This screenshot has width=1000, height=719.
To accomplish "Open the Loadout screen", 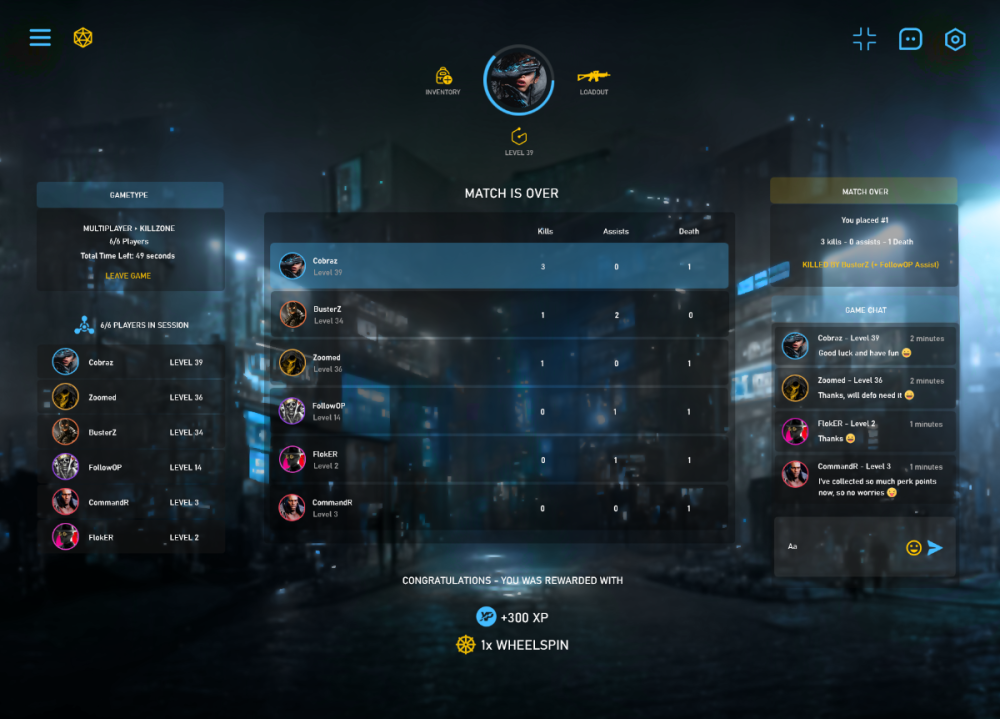I will (593, 77).
